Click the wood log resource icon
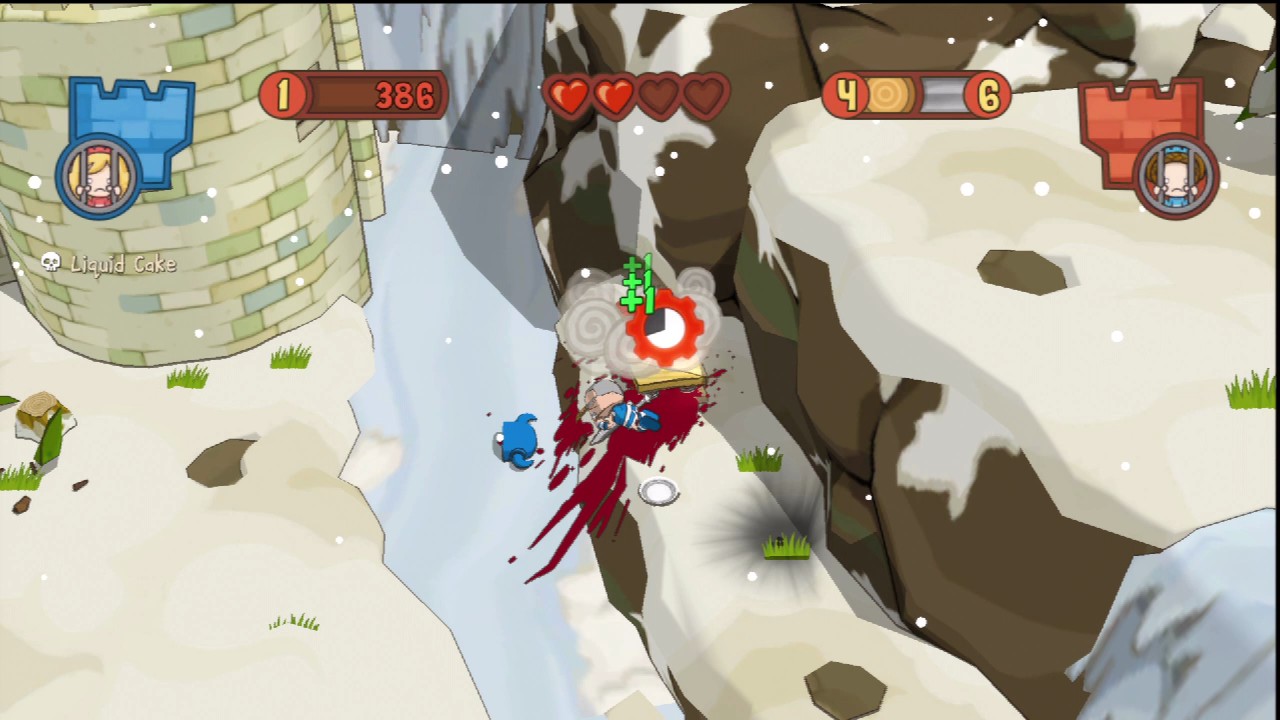1280x720 pixels. pyautogui.click(x=887, y=96)
